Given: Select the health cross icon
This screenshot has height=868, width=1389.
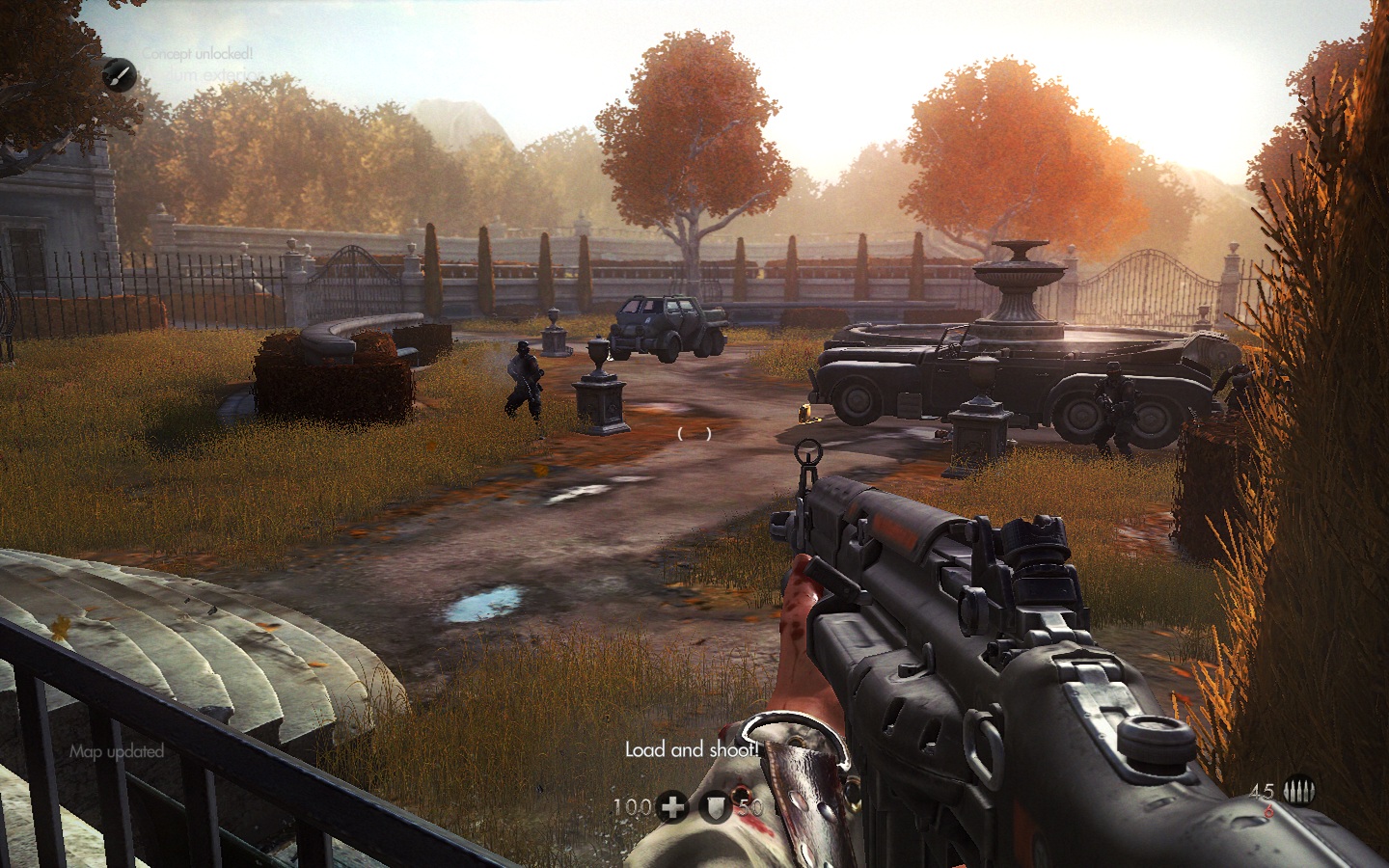Looking at the screenshot, I should (x=671, y=807).
